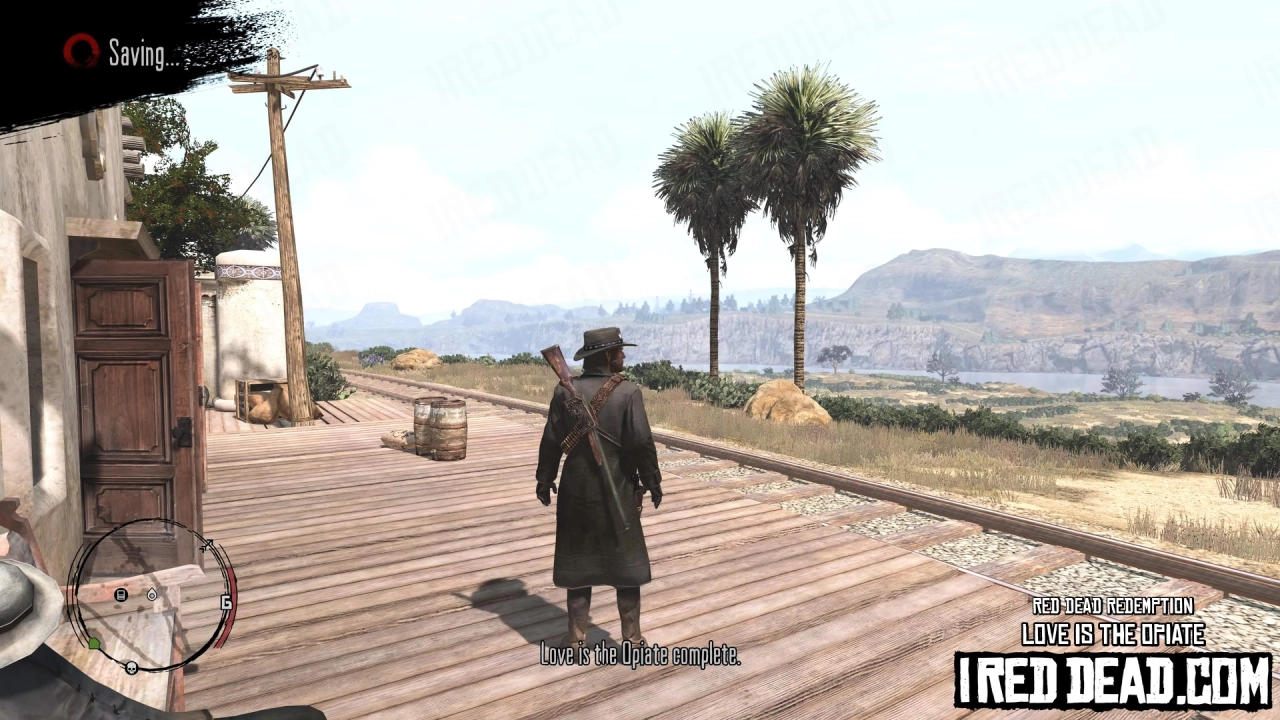Click the waypoint teardrop icon inside the minimap

click(152, 595)
